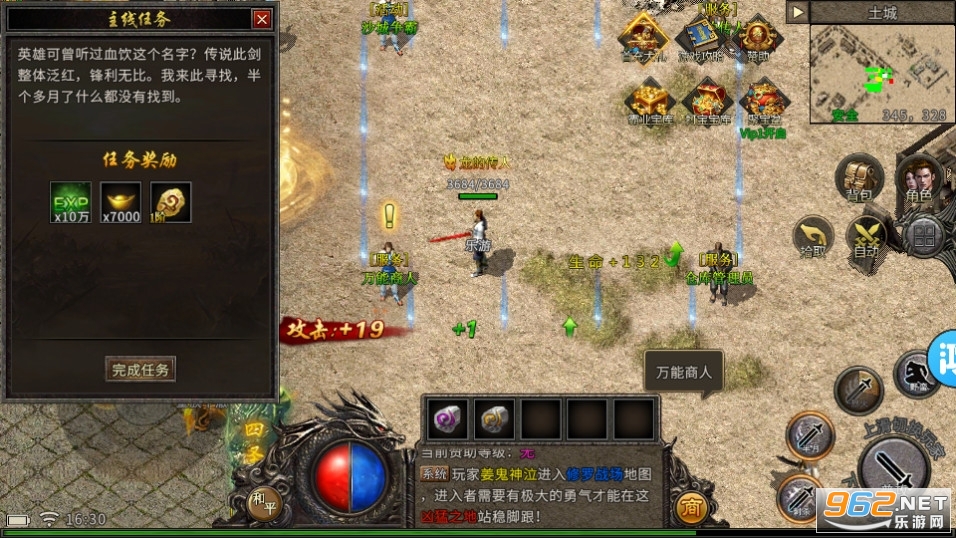Image resolution: width=956 pixels, height=538 pixels.
Task: Click the 完成任务 button
Action: [141, 369]
